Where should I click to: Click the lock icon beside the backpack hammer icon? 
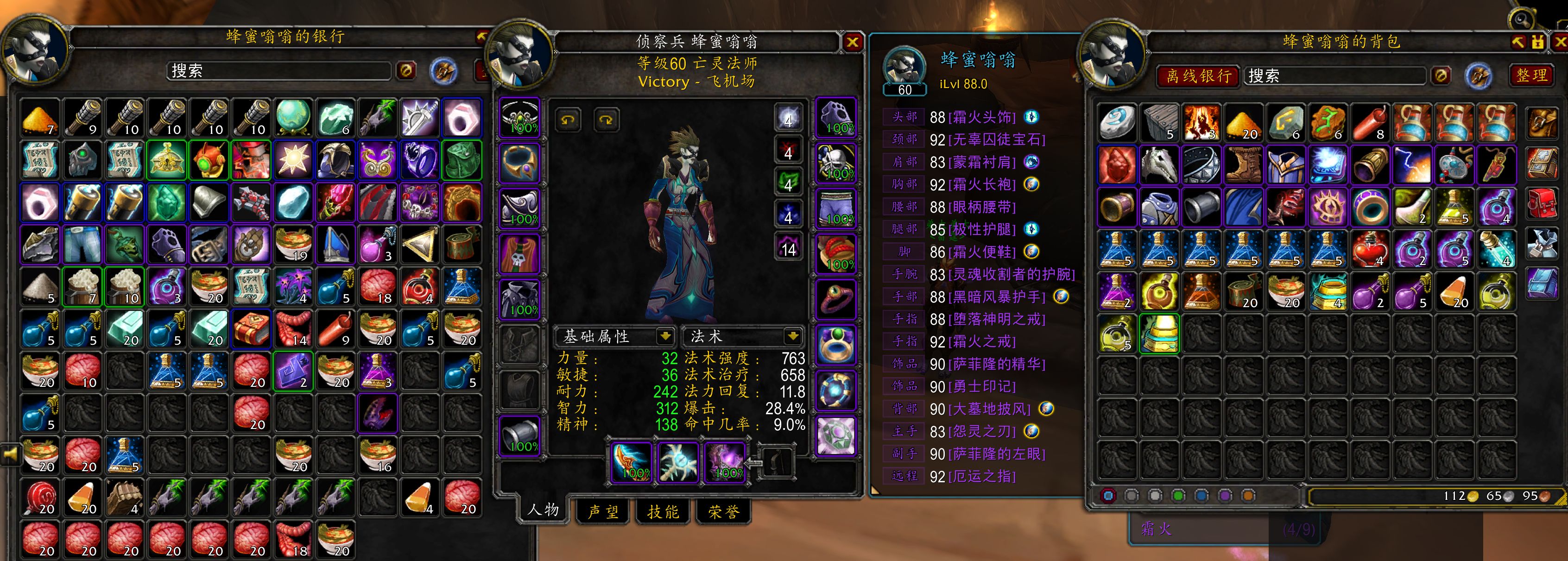[1538, 42]
